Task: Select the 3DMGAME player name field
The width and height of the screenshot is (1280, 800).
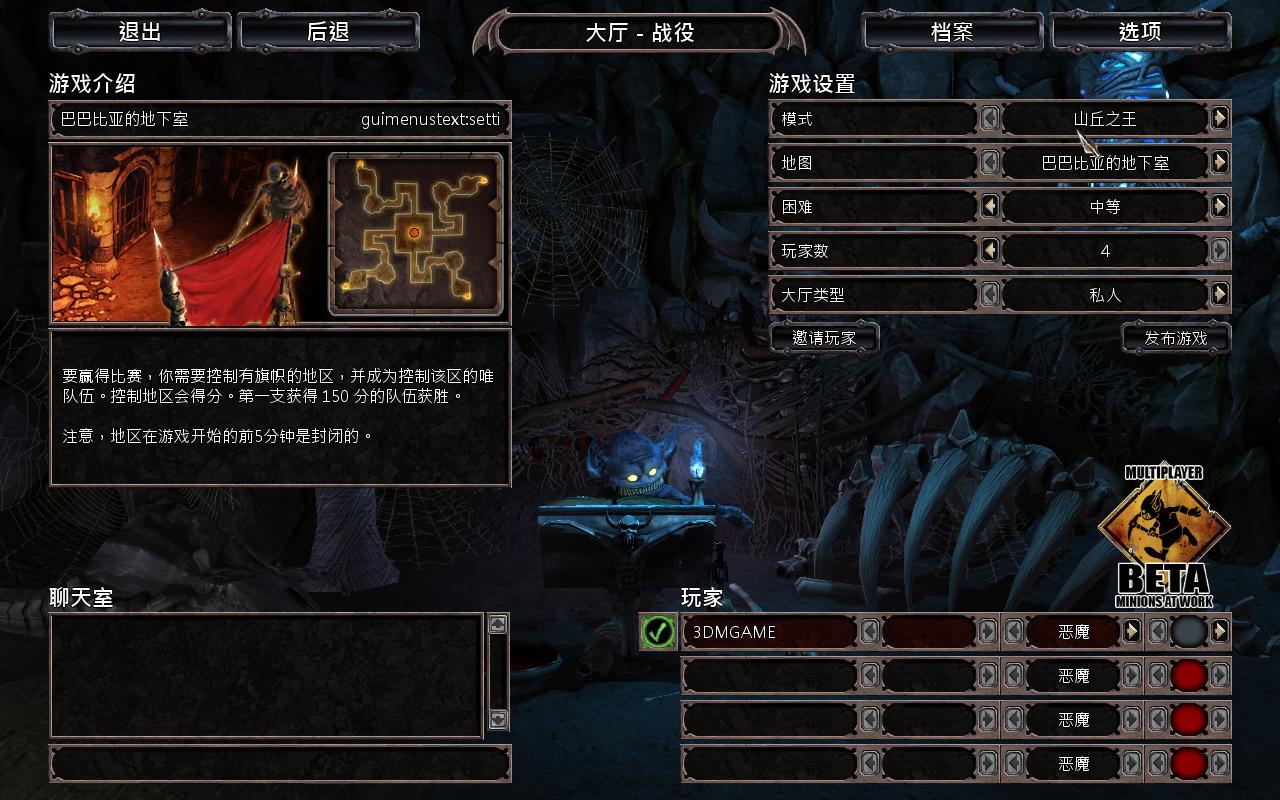Action: click(x=768, y=632)
